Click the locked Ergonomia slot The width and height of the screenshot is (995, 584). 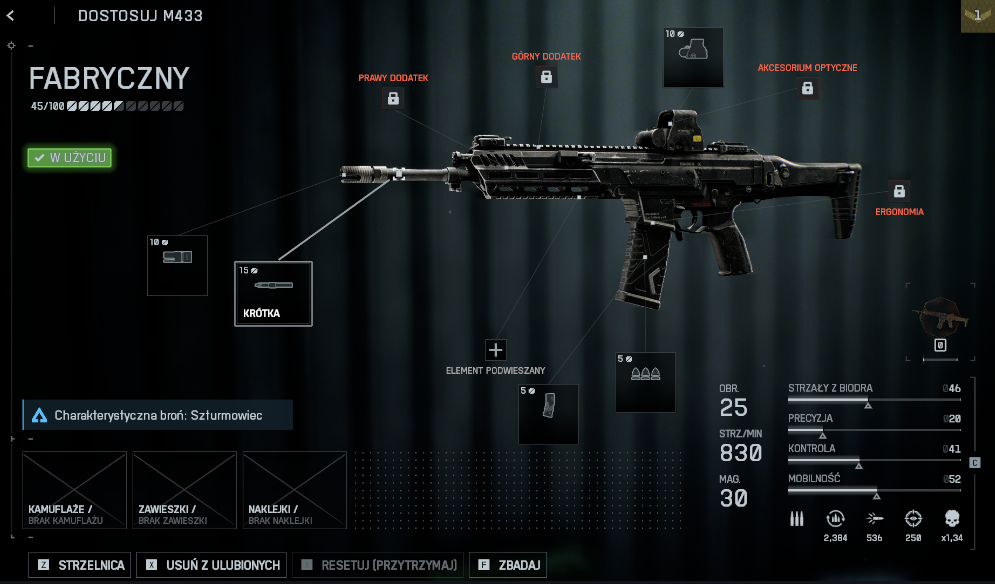click(898, 191)
